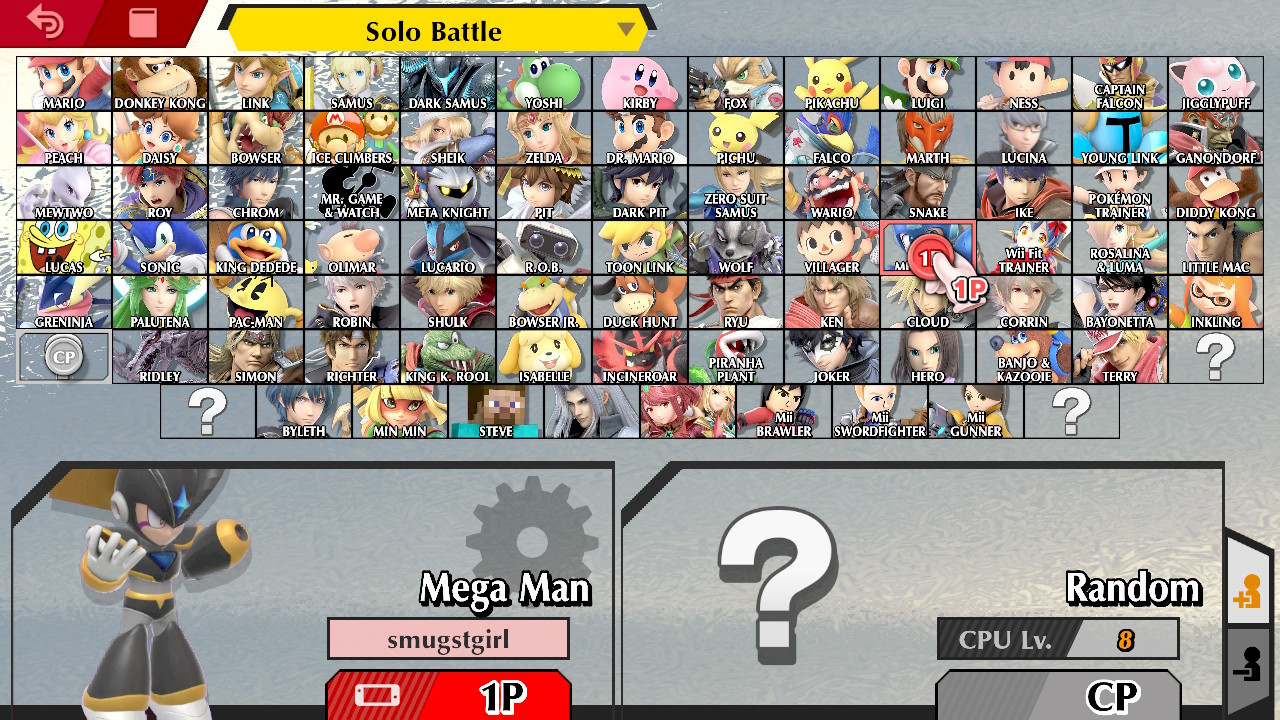Adjust the CPU Lv. 8 setting
The image size is (1280, 720).
tap(1057, 640)
